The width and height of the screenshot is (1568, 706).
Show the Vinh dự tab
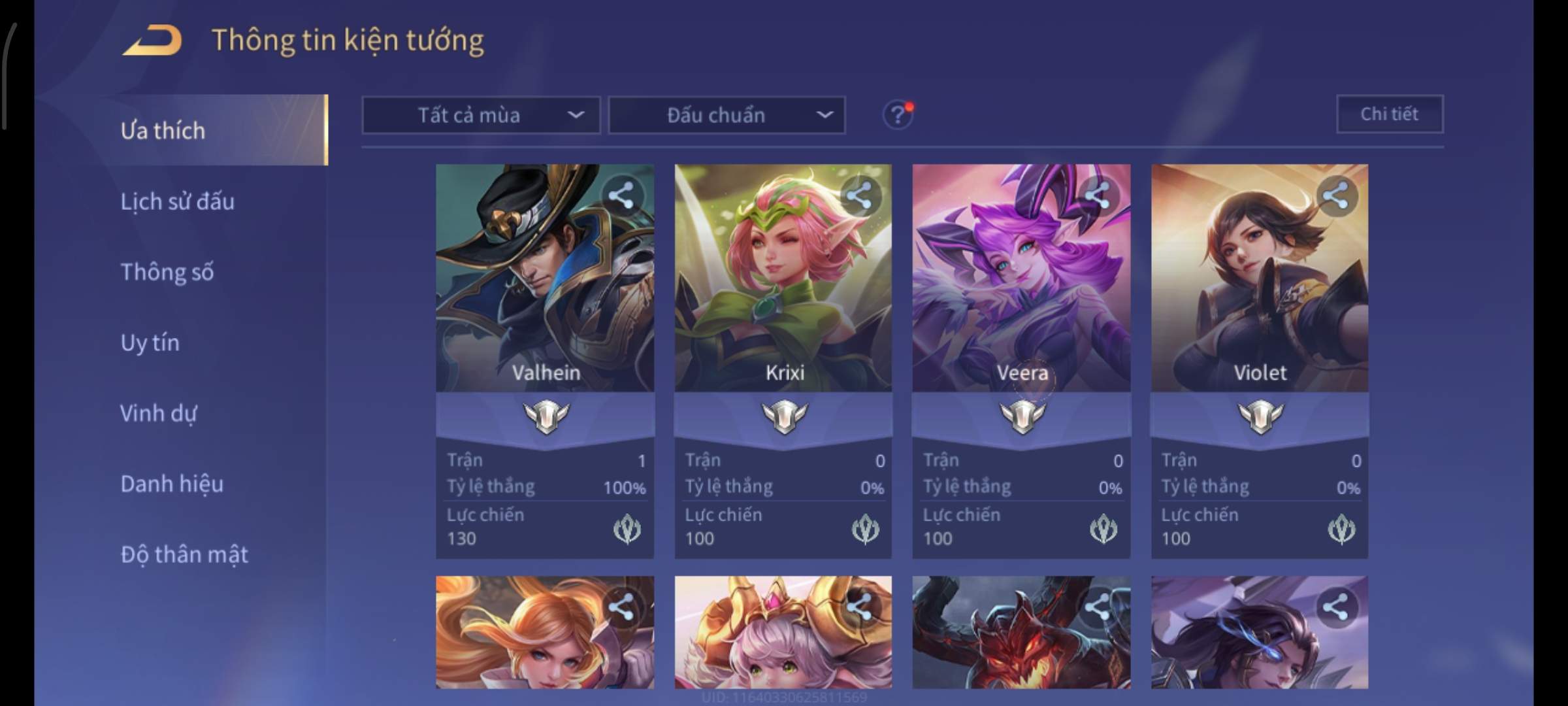[x=158, y=413]
